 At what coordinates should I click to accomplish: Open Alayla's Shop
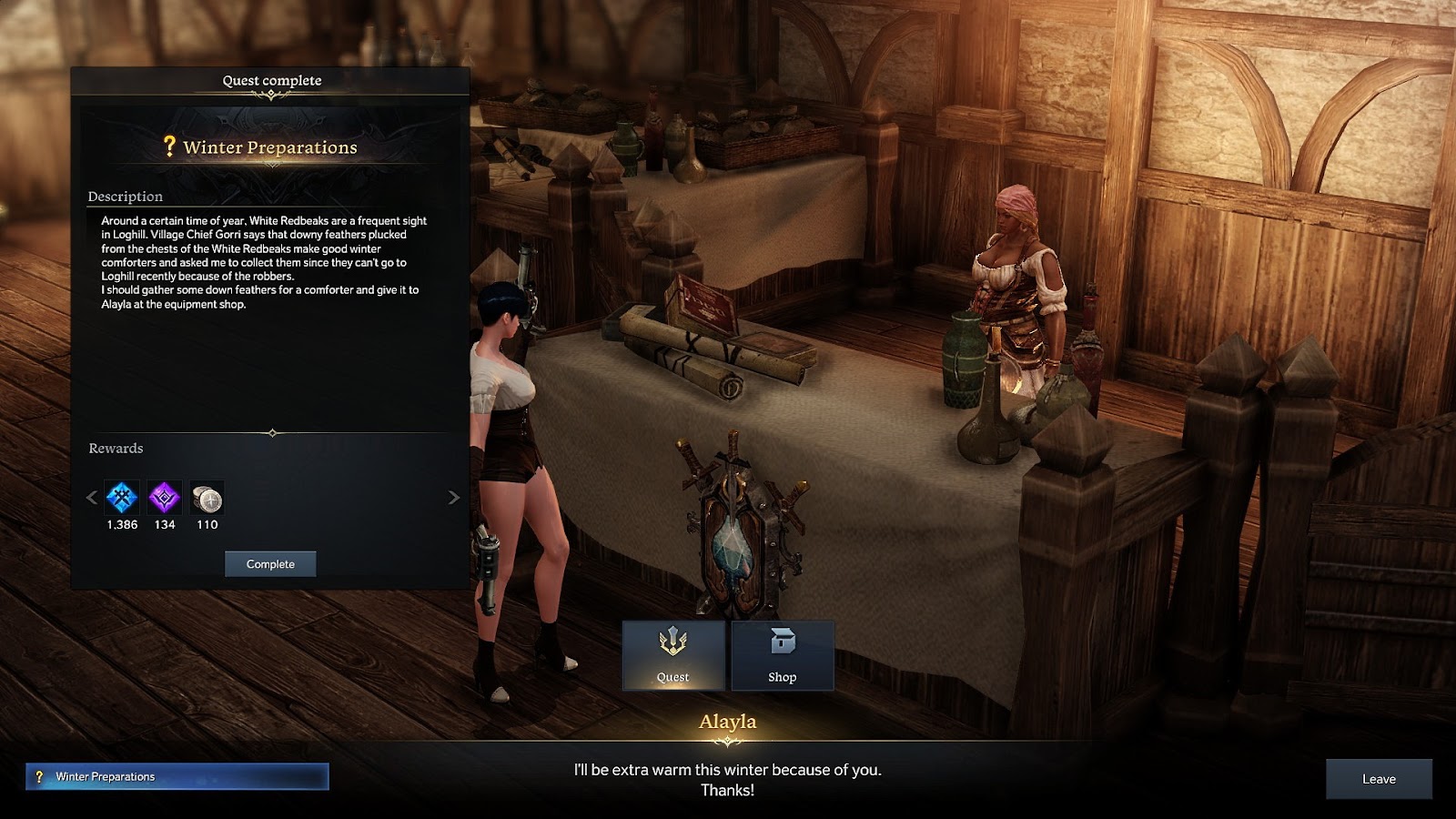pos(783,655)
